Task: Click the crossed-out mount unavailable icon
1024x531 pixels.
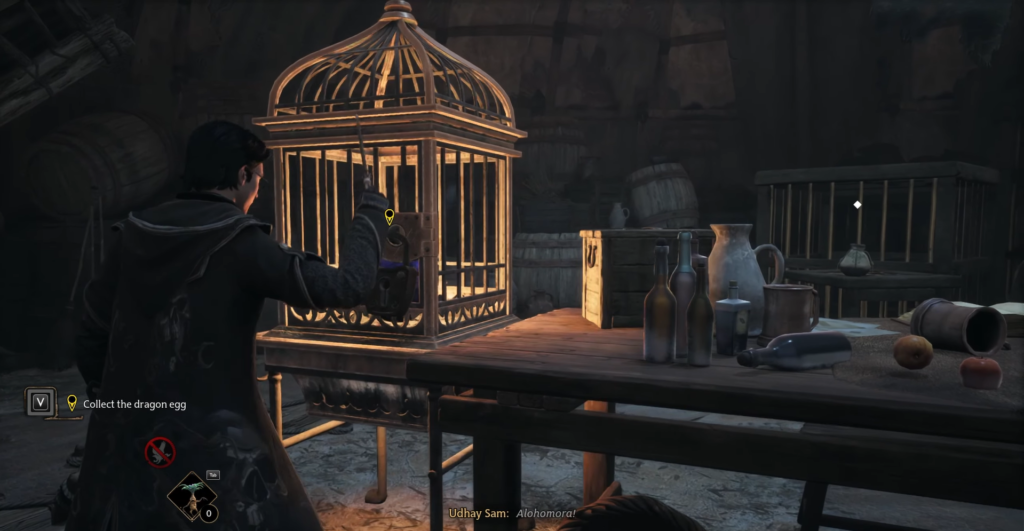Action: tap(160, 453)
